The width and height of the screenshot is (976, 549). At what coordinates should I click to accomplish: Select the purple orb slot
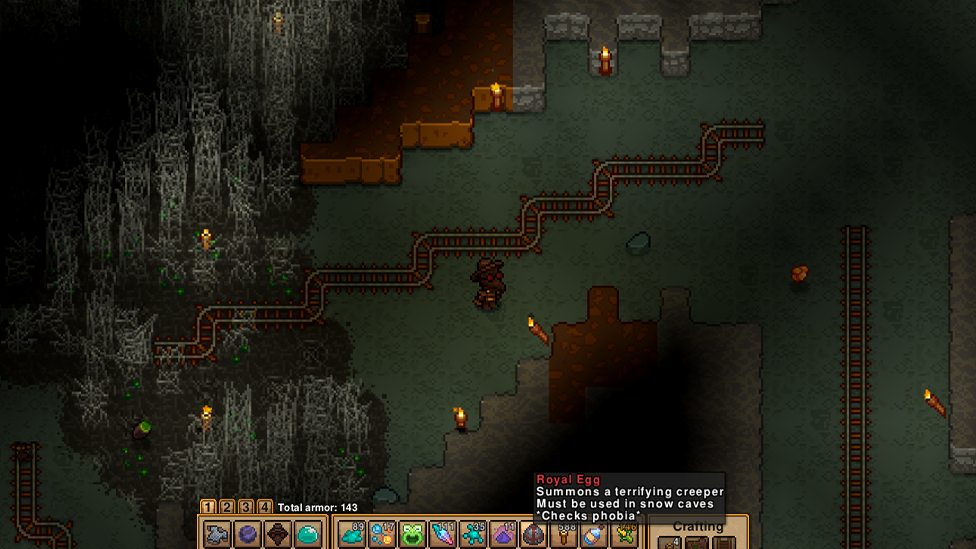tap(247, 535)
